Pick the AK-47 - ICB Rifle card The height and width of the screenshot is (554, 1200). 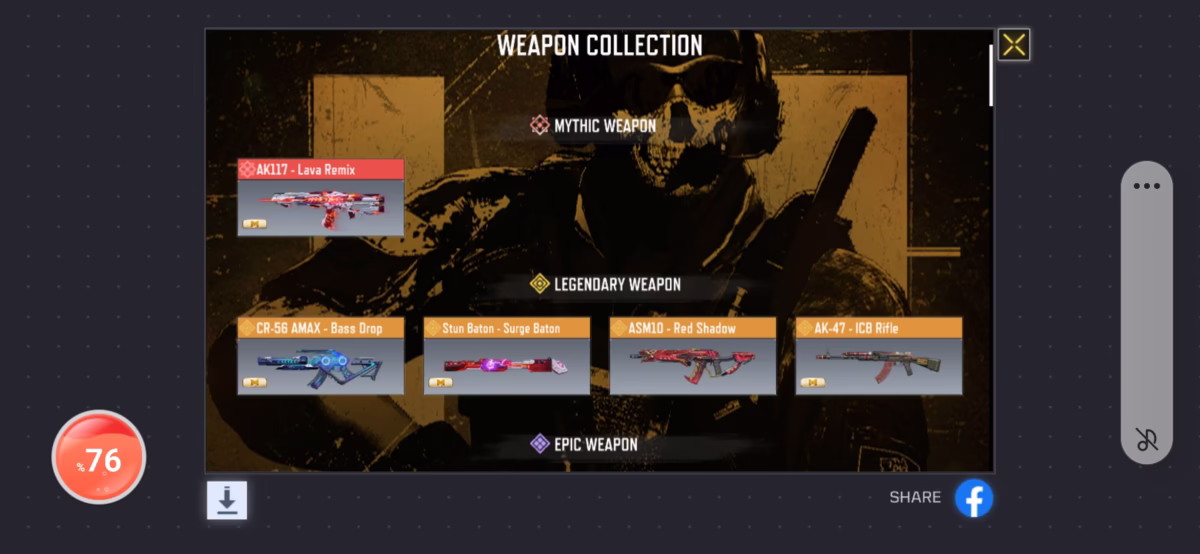pyautogui.click(x=878, y=356)
